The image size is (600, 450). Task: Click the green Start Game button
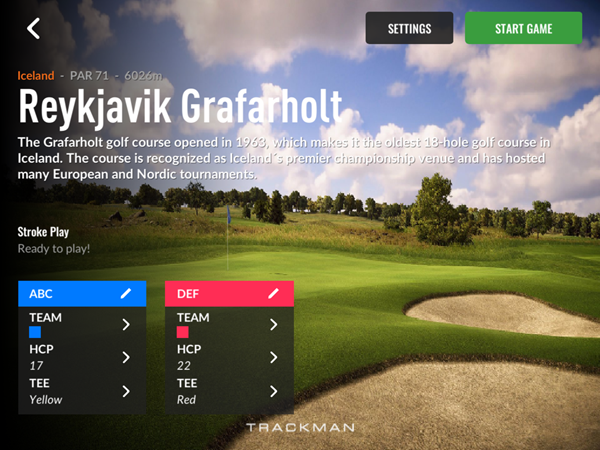523,28
